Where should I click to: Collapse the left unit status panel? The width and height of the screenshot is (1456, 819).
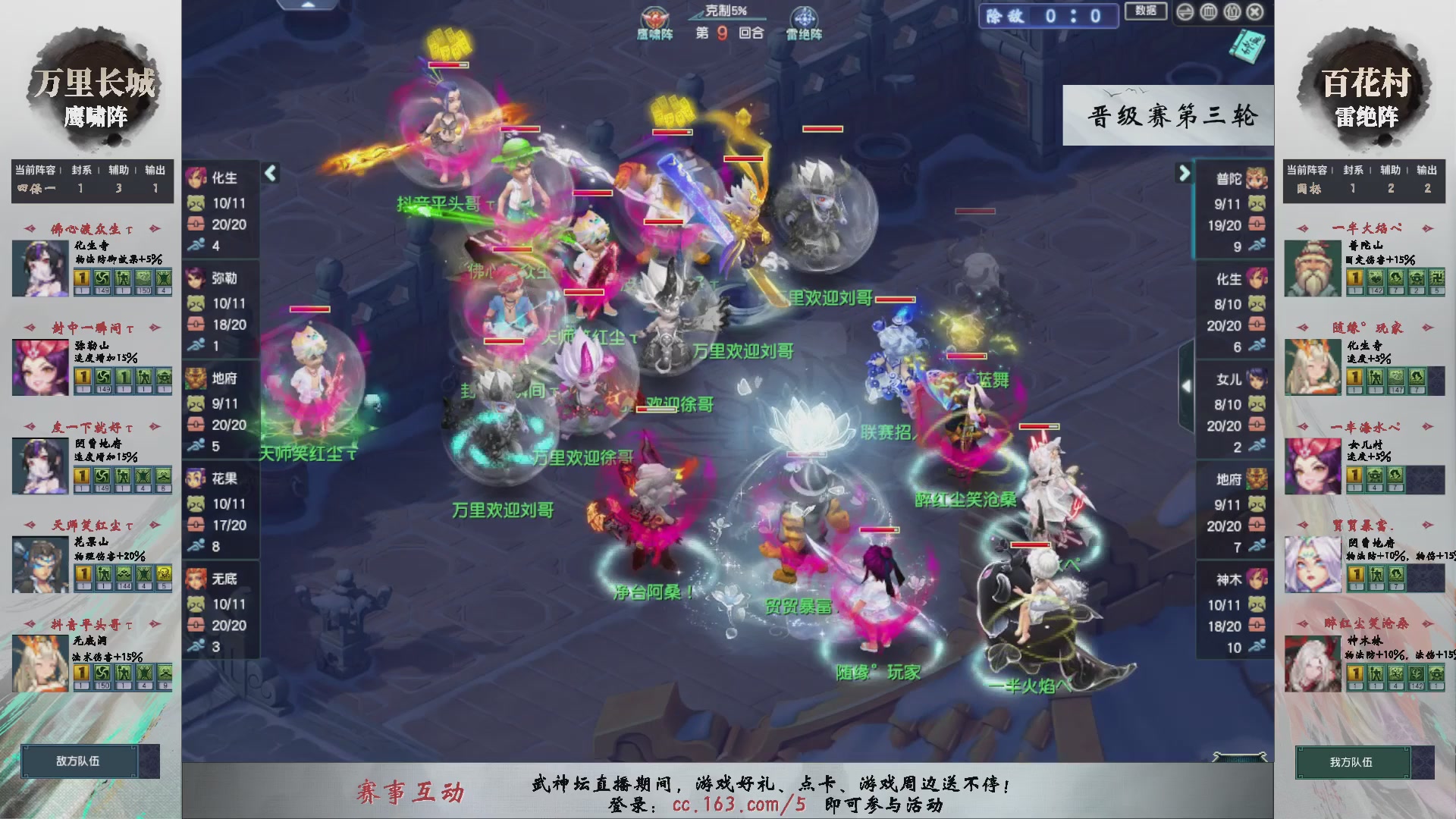tap(269, 173)
